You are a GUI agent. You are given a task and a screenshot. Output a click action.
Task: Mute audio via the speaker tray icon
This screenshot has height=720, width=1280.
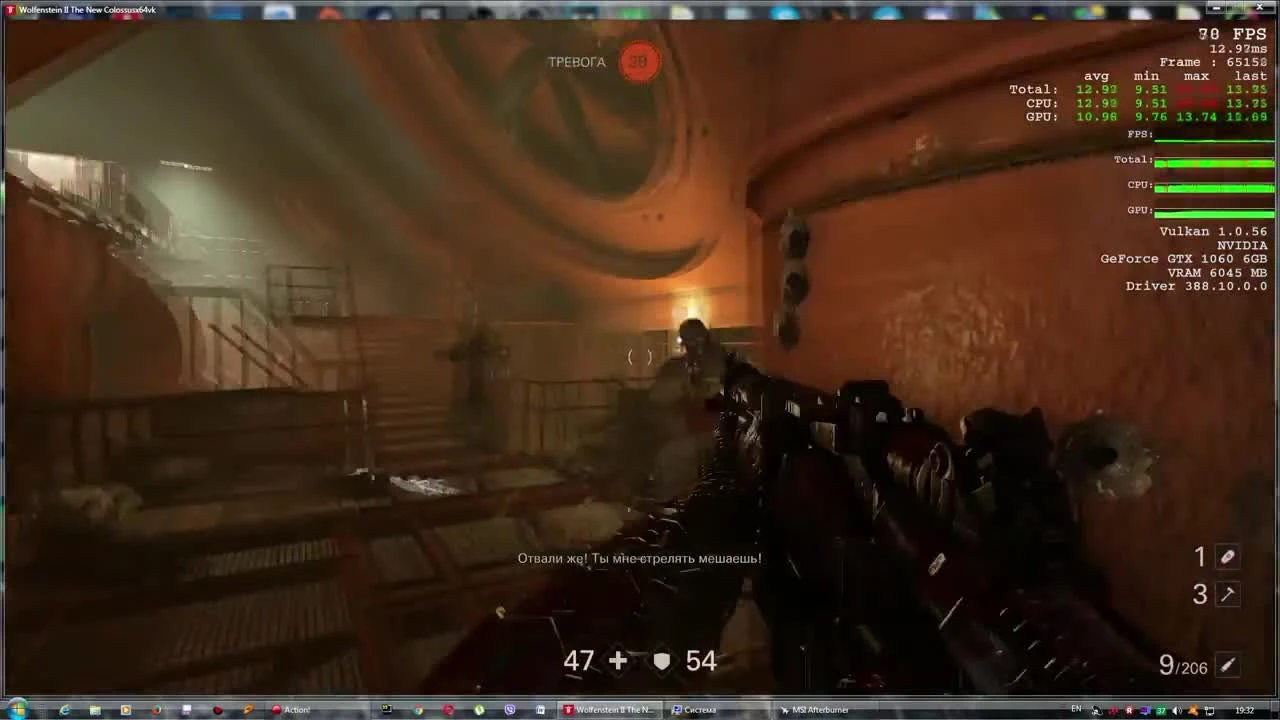[1176, 710]
